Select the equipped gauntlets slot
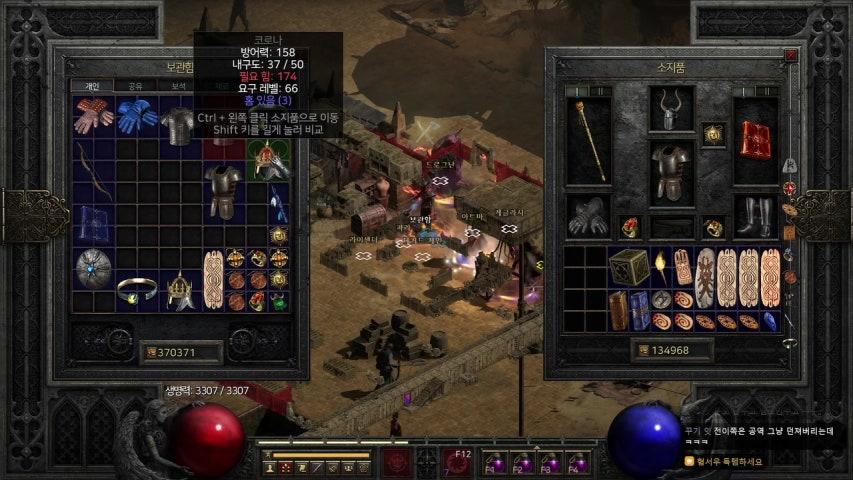 (587, 216)
